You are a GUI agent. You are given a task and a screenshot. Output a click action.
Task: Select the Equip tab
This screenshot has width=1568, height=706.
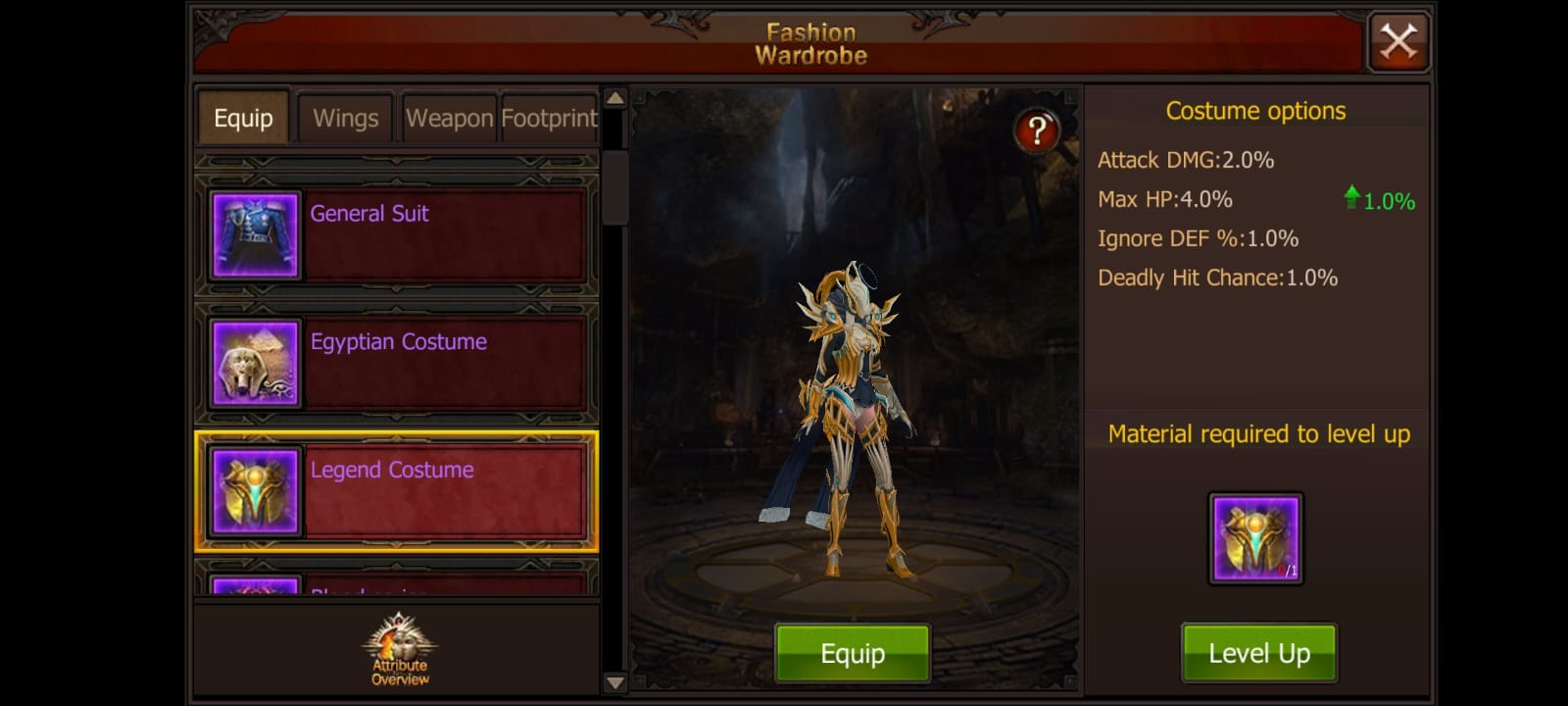tap(242, 118)
